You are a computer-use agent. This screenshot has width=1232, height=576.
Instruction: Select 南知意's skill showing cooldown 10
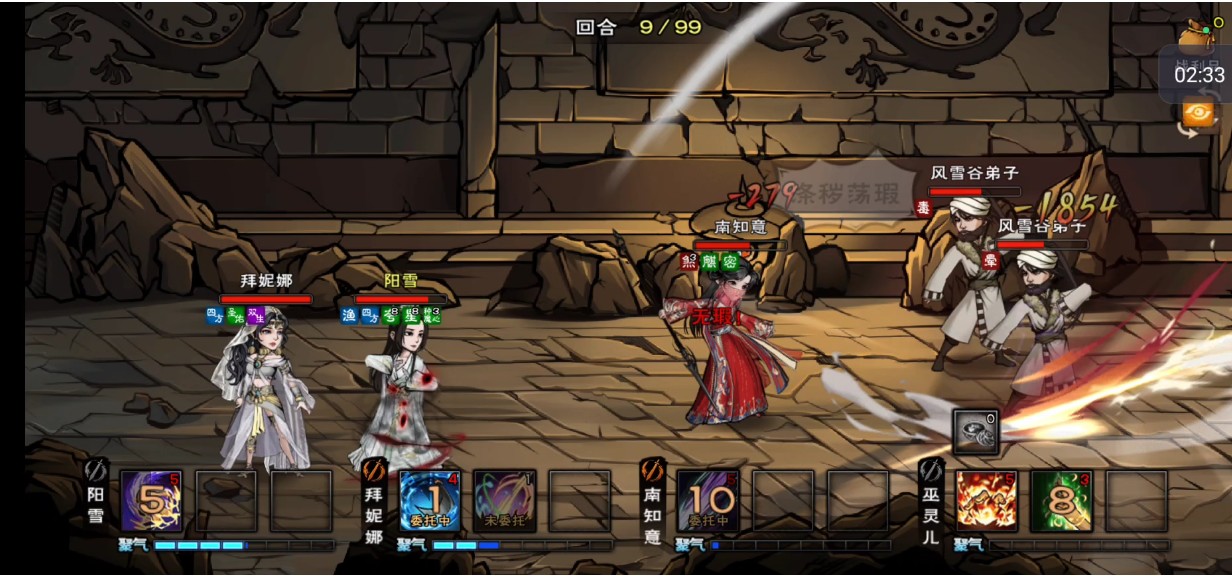pos(708,500)
